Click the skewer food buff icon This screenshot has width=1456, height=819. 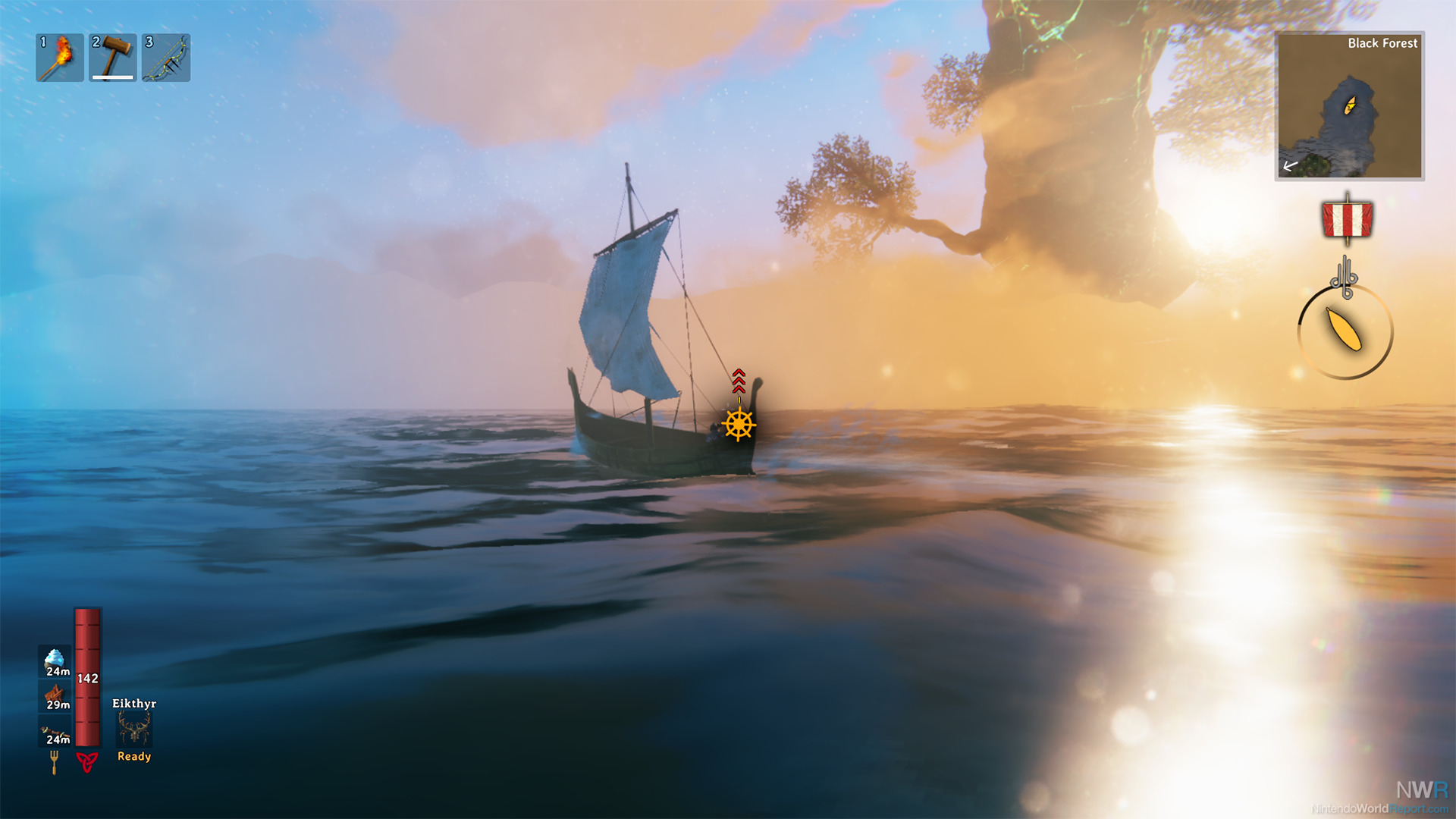[x=55, y=731]
